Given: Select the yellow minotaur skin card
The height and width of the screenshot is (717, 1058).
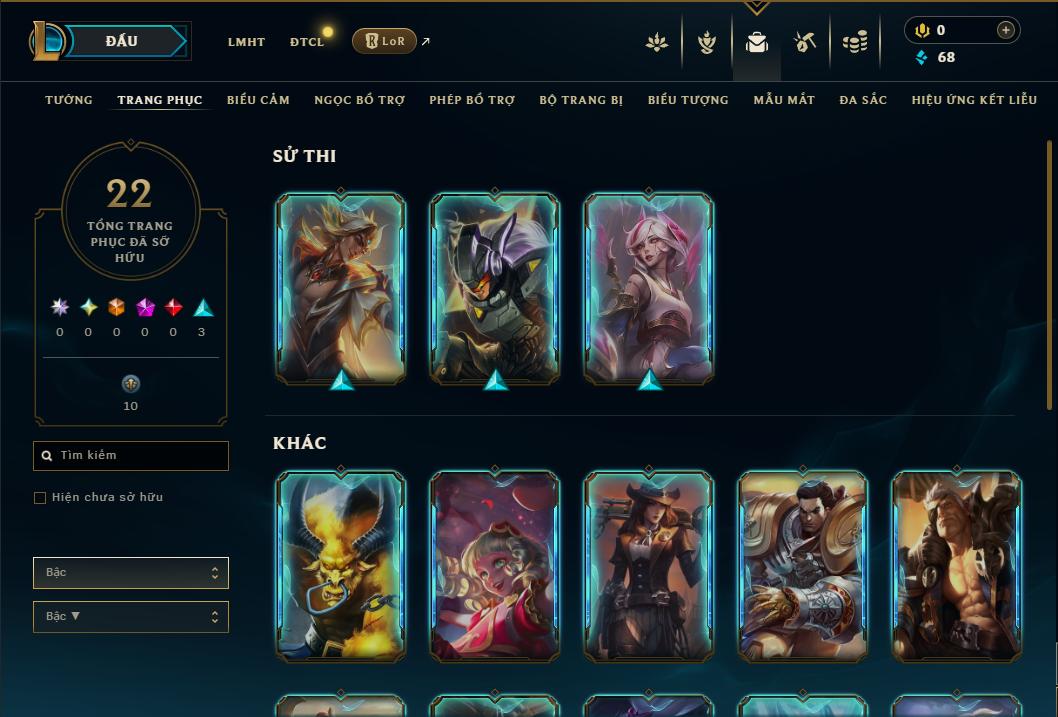Looking at the screenshot, I should pos(341,566).
